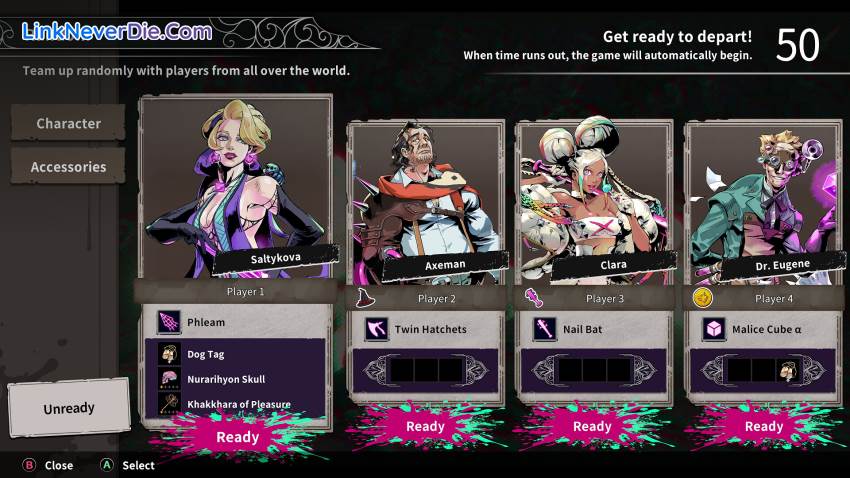The width and height of the screenshot is (850, 478).
Task: Click the Nail Bat weapon slot
Action: pyautogui.click(x=593, y=329)
